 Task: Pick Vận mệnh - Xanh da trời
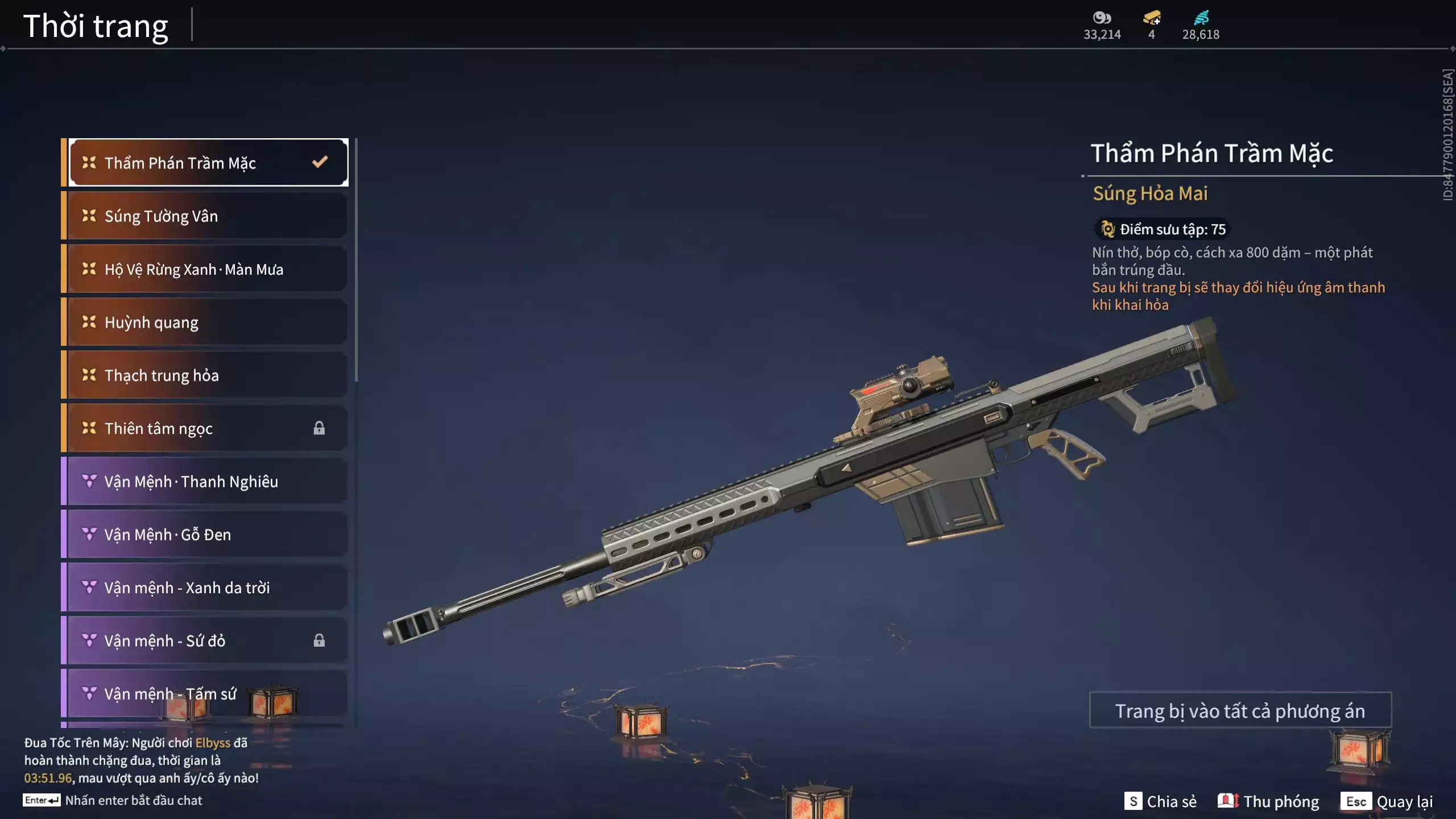[207, 588]
